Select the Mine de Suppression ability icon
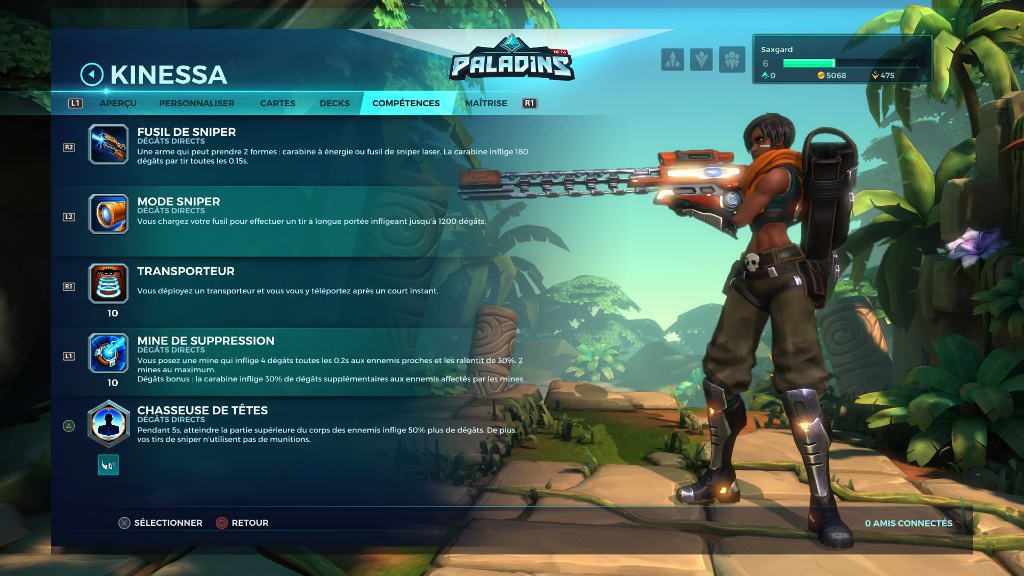The height and width of the screenshot is (576, 1024). click(x=108, y=353)
